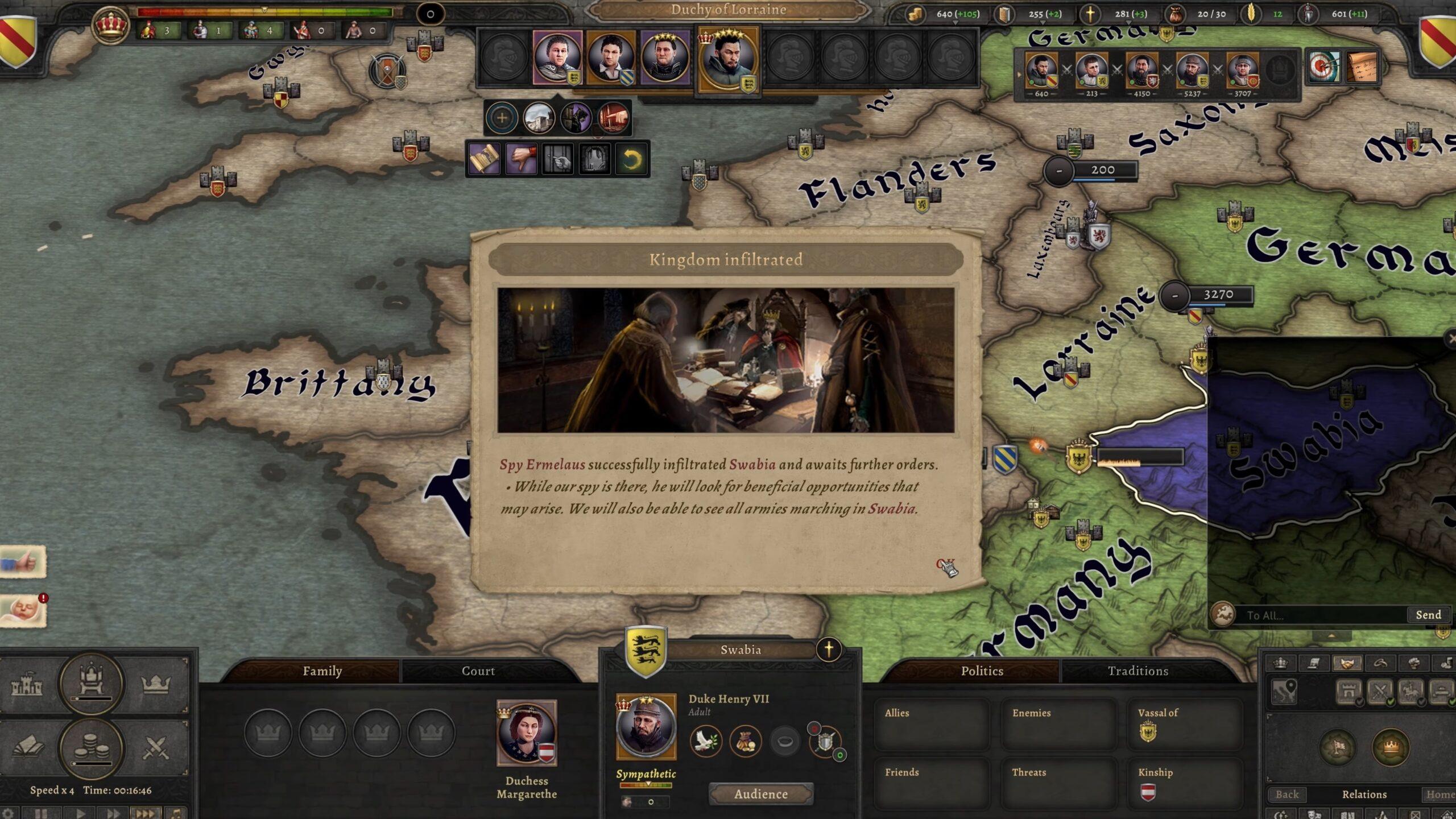Switch to the Traditions tab
The image size is (1456, 819).
[1137, 671]
